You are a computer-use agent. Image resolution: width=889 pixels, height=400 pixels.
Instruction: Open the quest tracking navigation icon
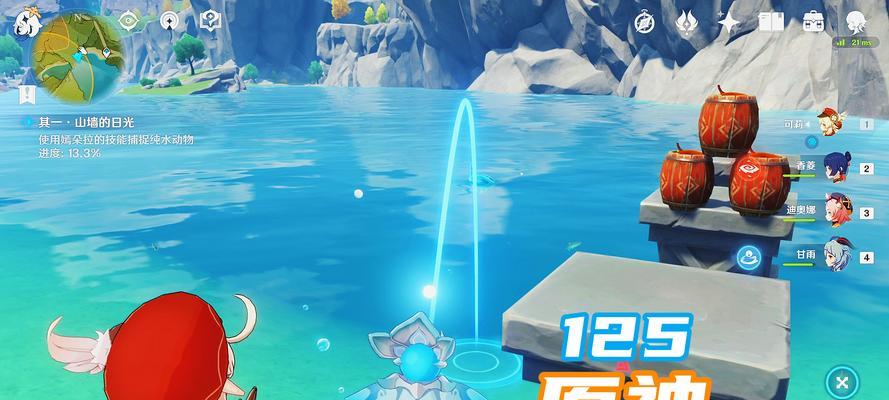168,20
